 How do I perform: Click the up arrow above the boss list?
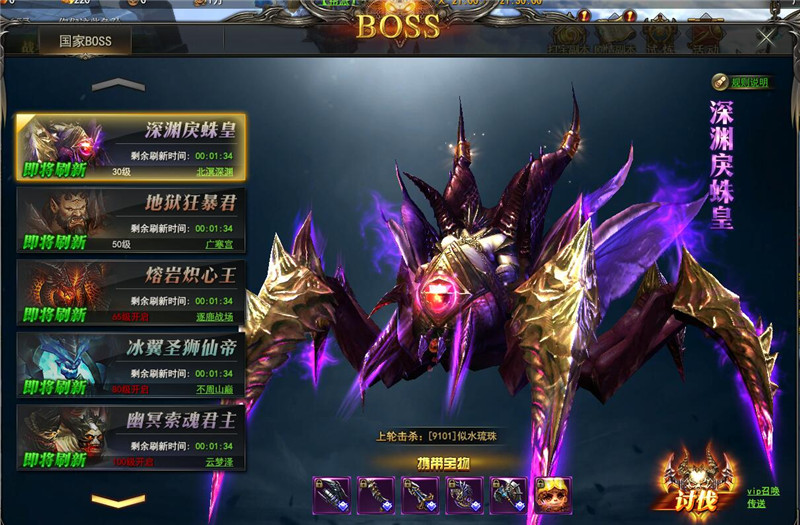click(x=118, y=85)
